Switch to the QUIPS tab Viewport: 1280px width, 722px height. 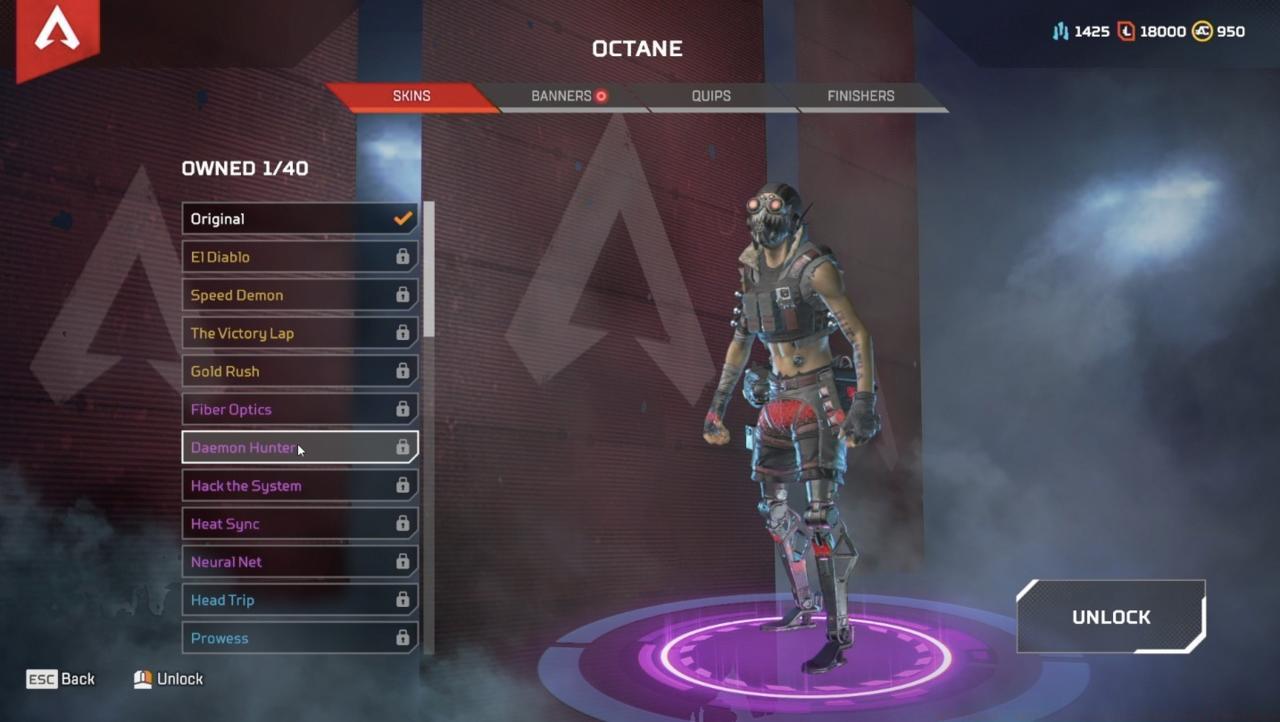(711, 96)
